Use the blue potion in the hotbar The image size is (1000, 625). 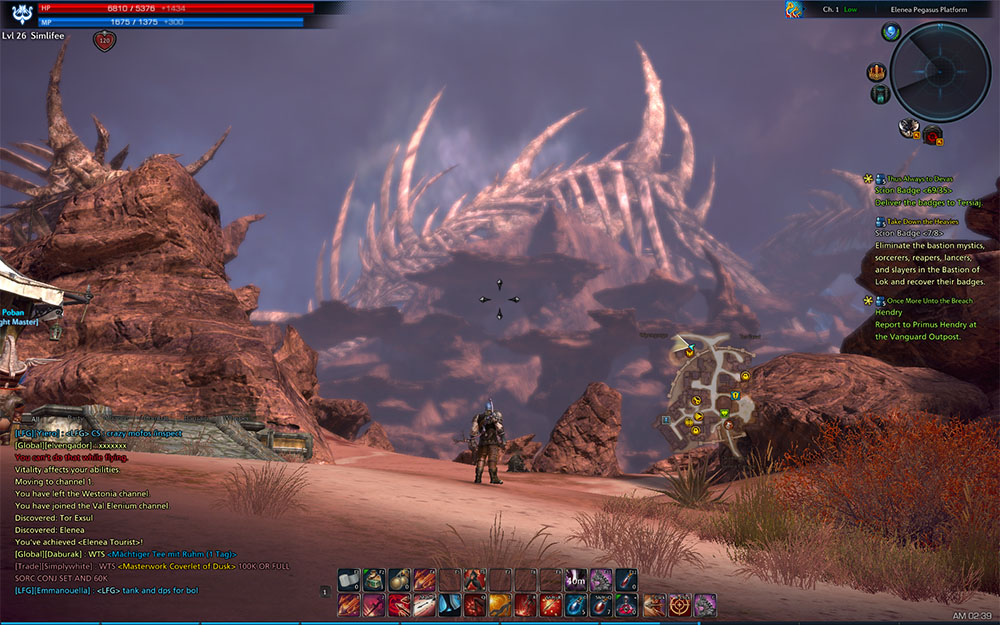click(x=575, y=604)
